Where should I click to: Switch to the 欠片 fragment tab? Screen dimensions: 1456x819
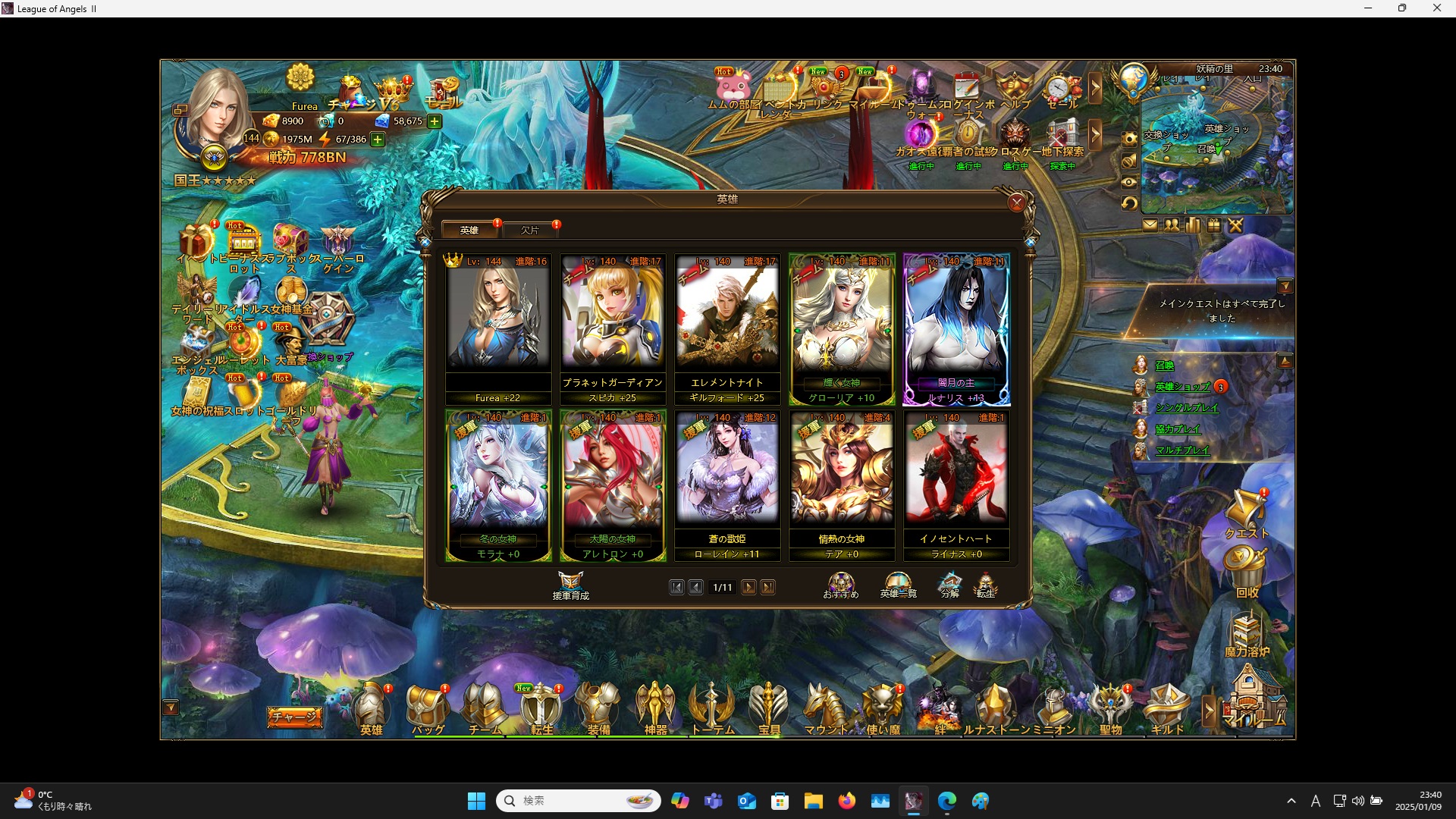click(531, 230)
